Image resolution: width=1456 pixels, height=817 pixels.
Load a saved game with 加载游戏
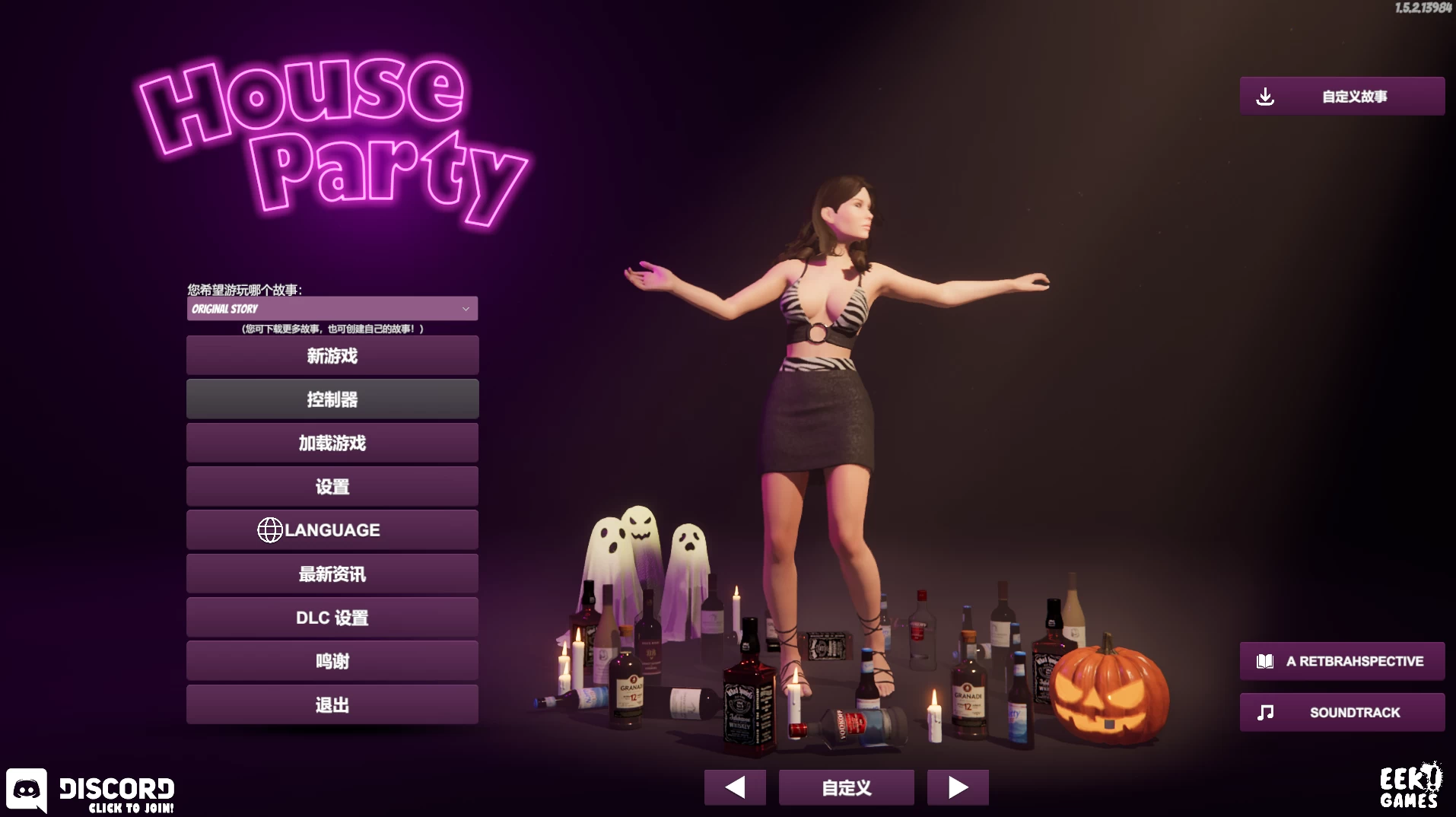tap(332, 442)
